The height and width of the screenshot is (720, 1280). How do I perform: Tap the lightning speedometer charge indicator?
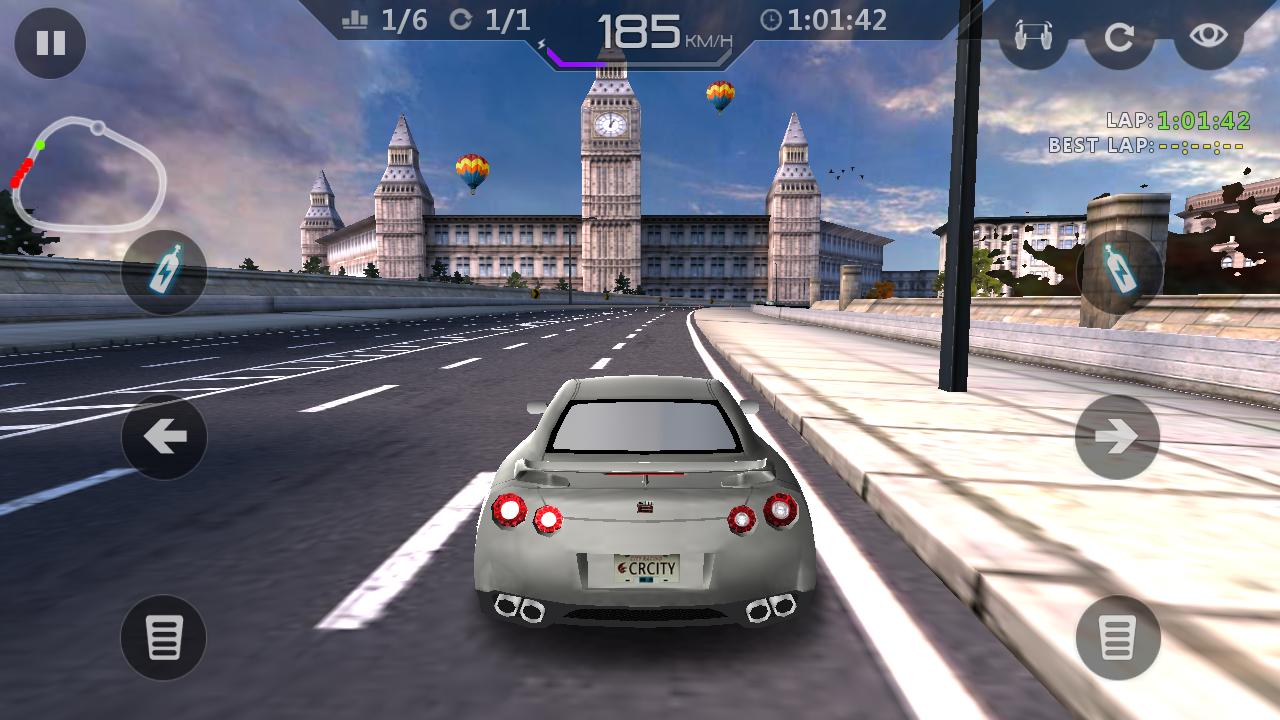click(541, 42)
